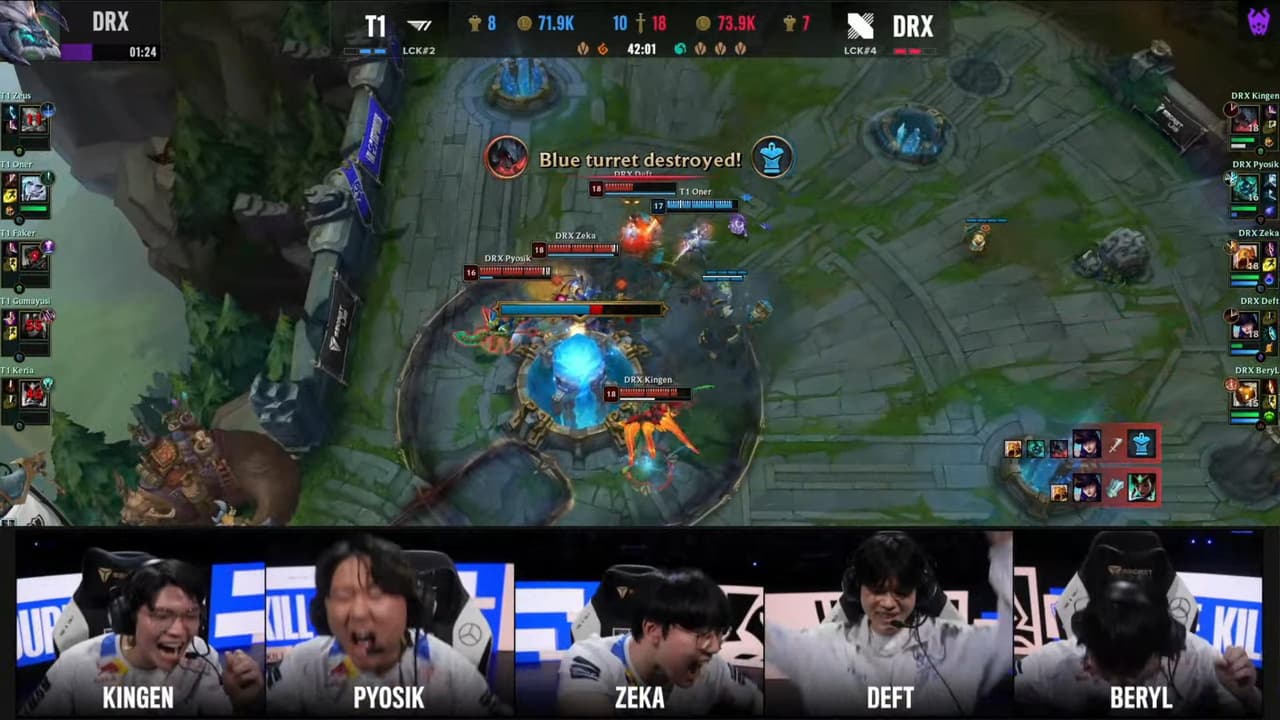Select the DEFT player nameplate
The image size is (1280, 720).
click(x=889, y=700)
